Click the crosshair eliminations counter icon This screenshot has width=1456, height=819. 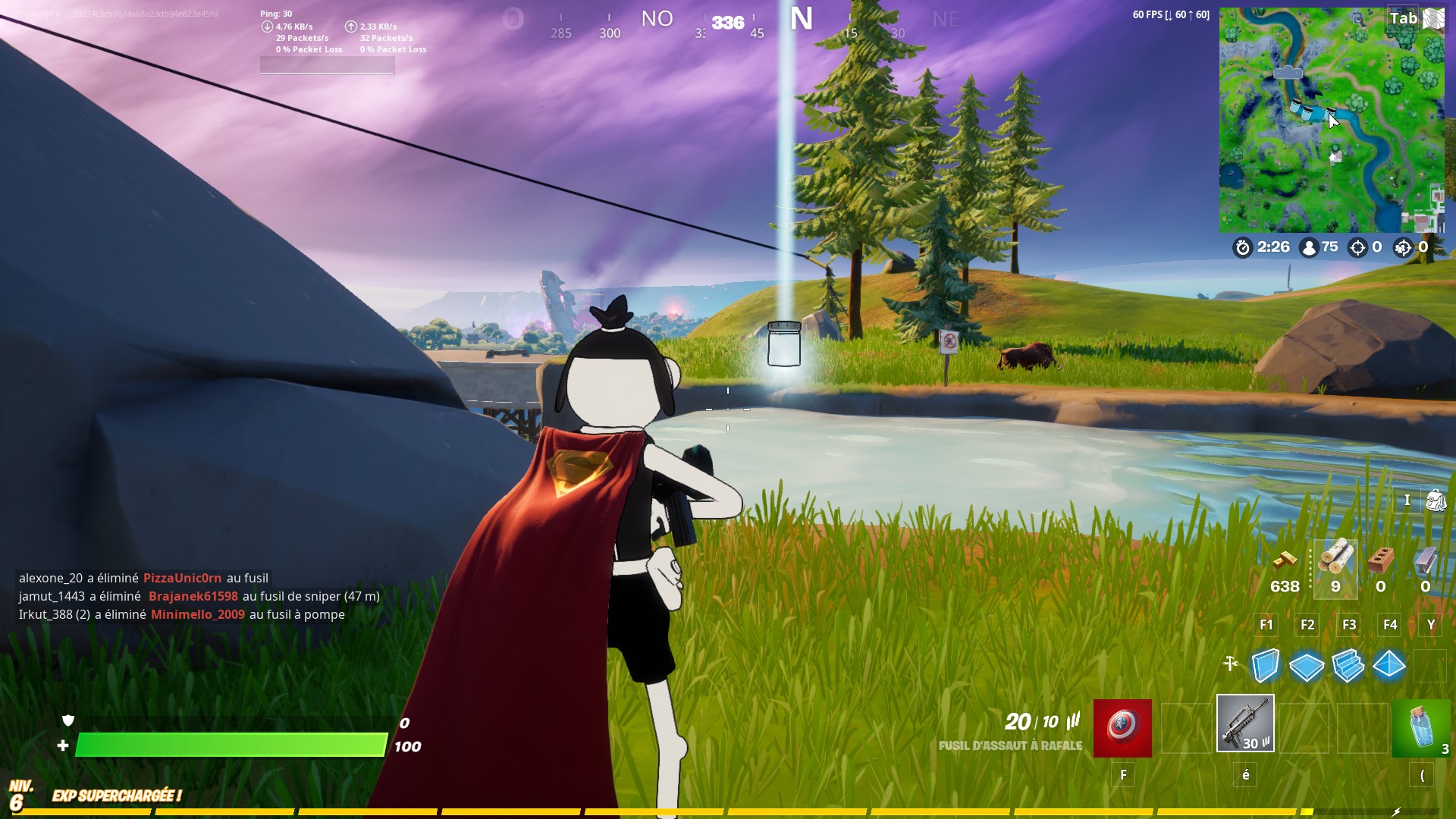click(1357, 246)
